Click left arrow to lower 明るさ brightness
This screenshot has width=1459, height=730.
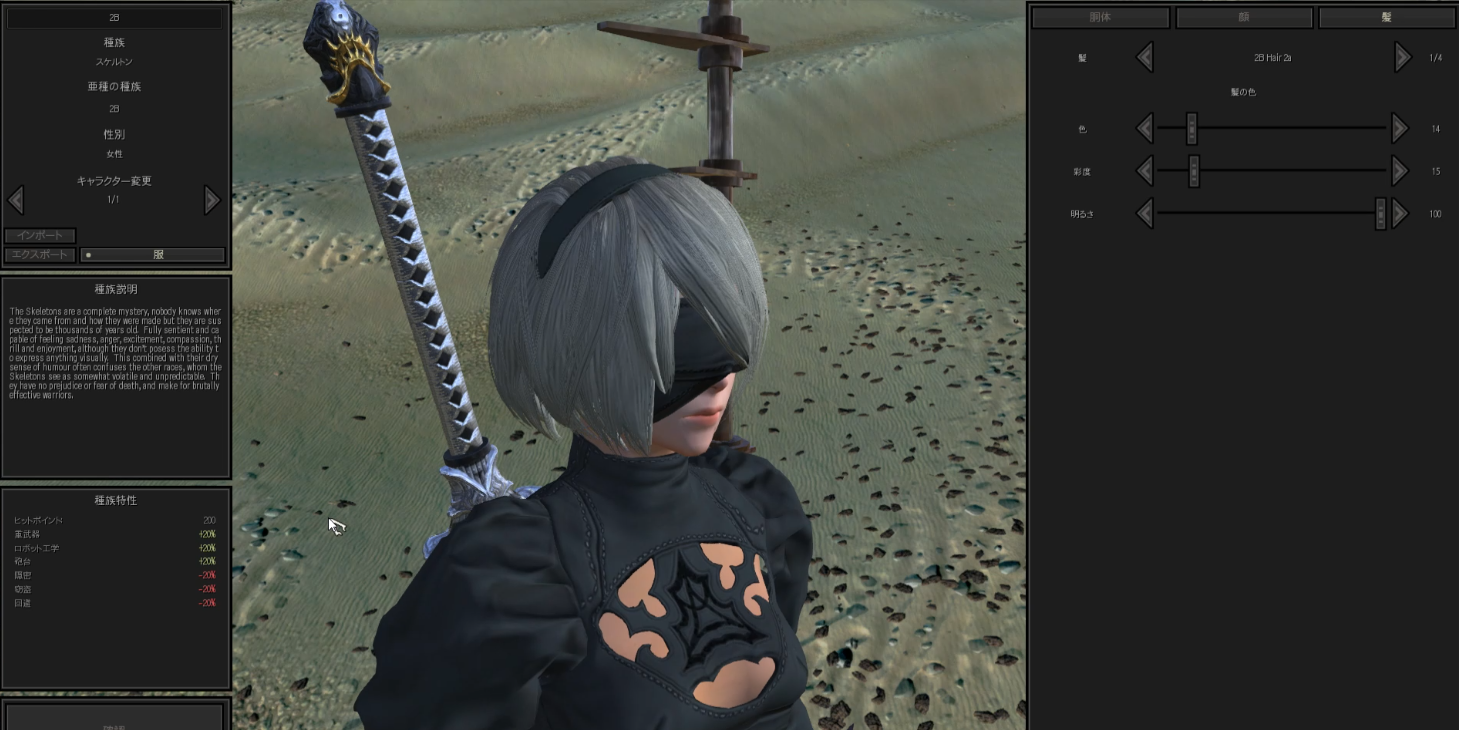click(x=1145, y=213)
